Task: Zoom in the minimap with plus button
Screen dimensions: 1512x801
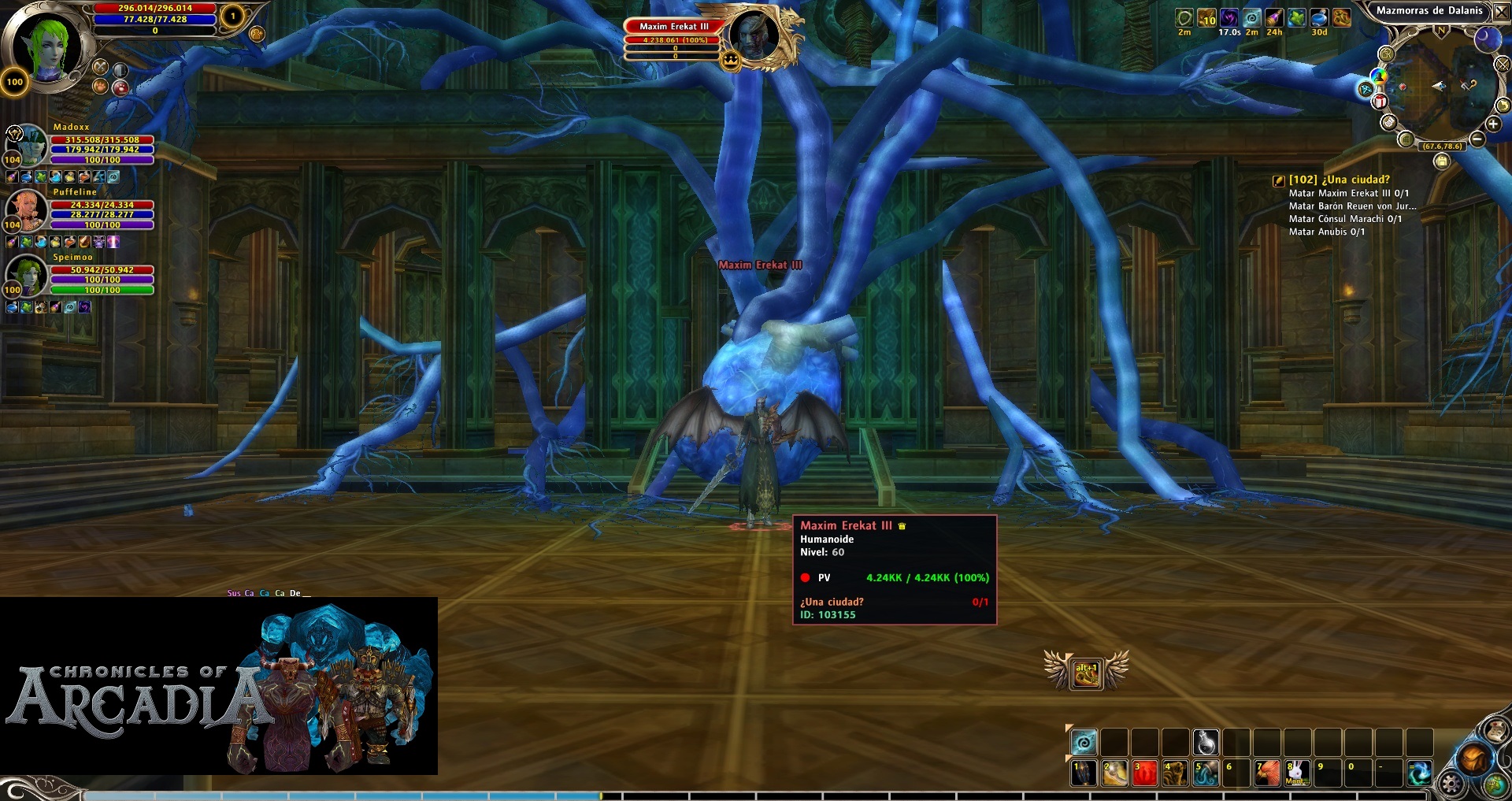Action: [x=1492, y=124]
